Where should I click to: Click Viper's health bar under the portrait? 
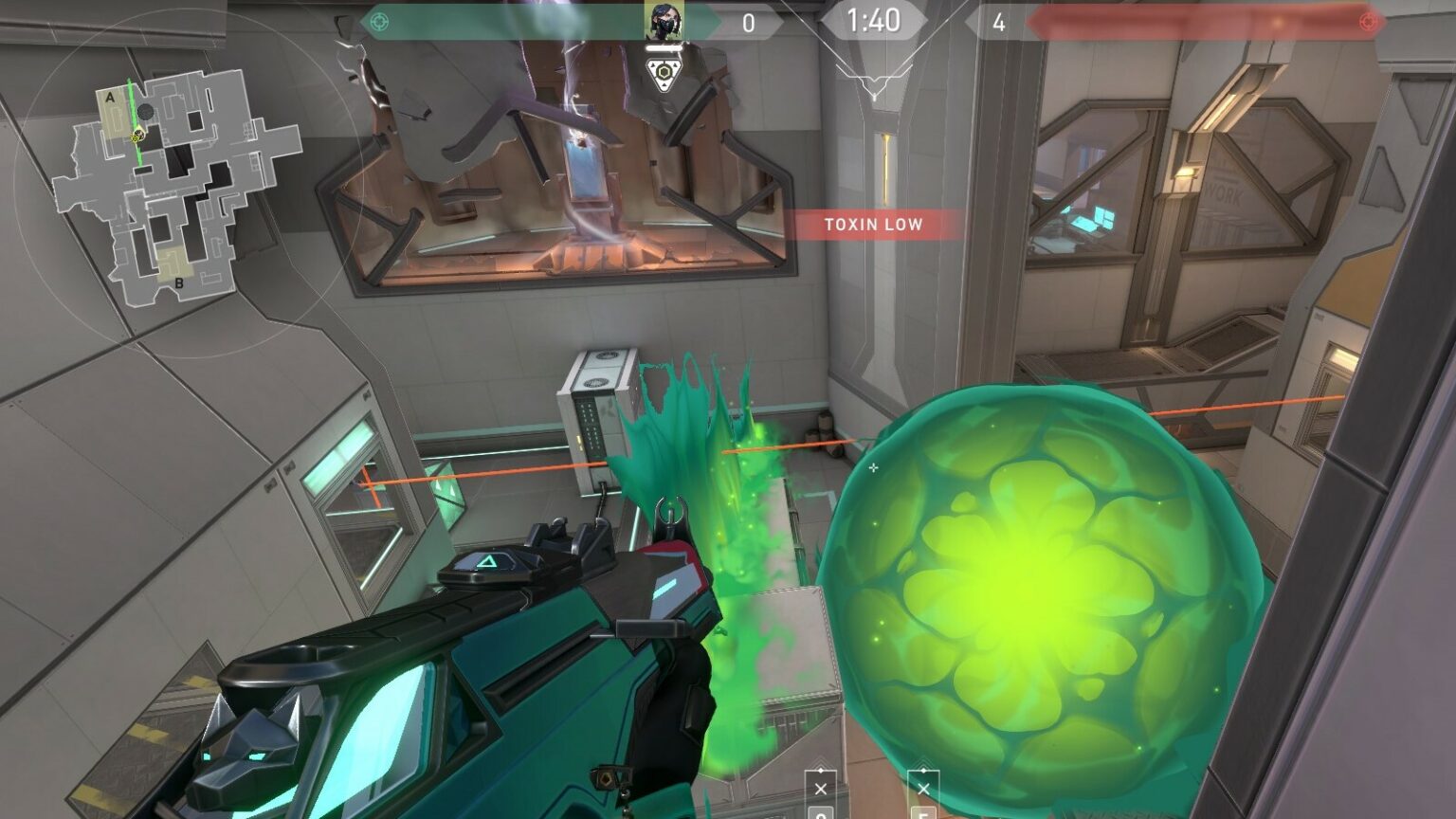[664, 47]
